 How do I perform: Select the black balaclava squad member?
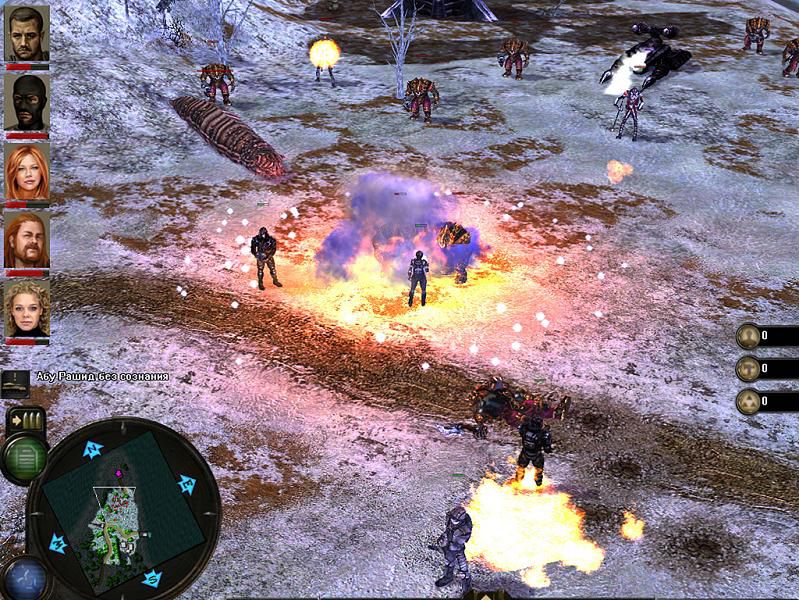point(27,102)
